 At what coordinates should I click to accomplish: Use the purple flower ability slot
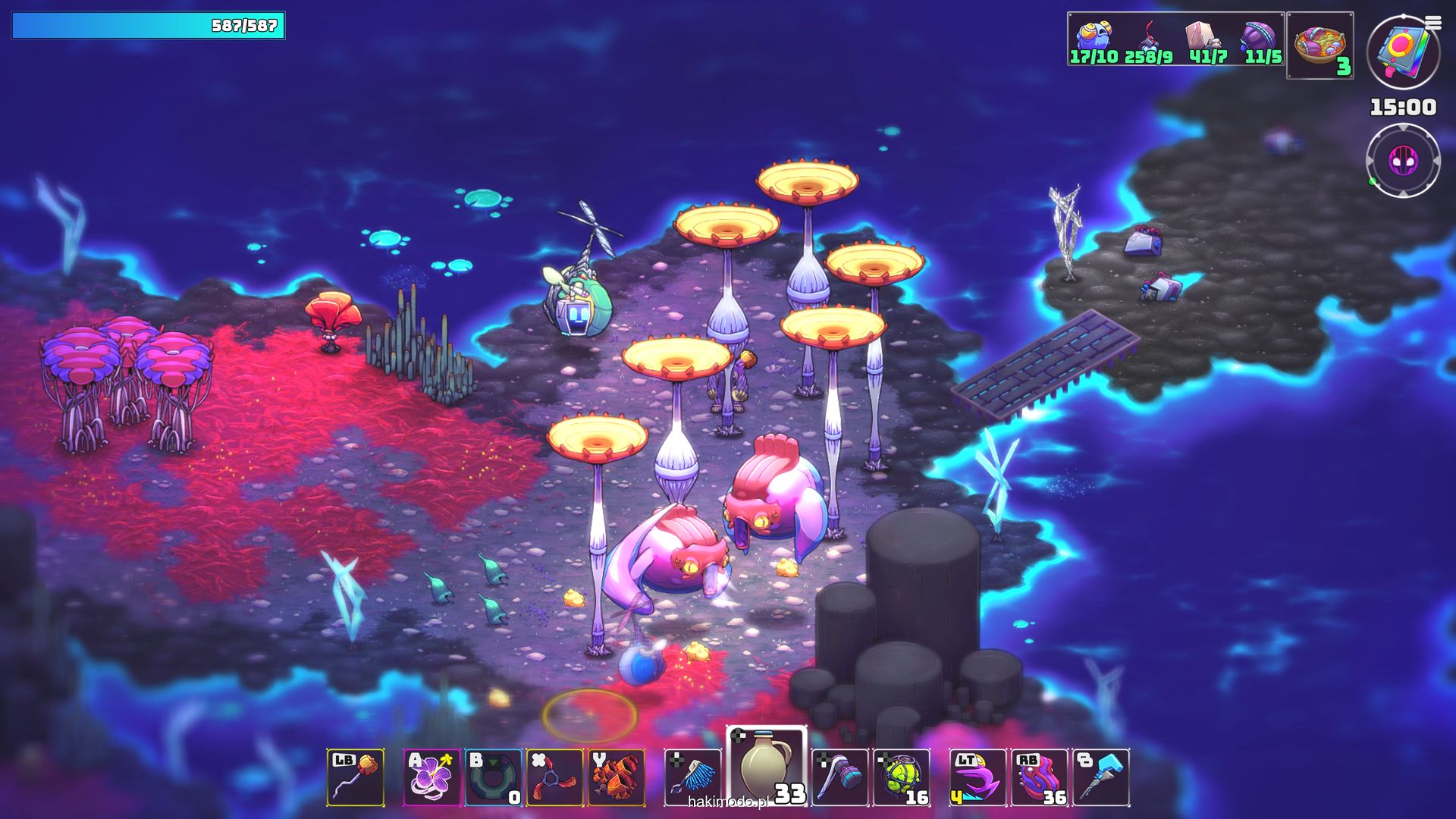pyautogui.click(x=431, y=777)
